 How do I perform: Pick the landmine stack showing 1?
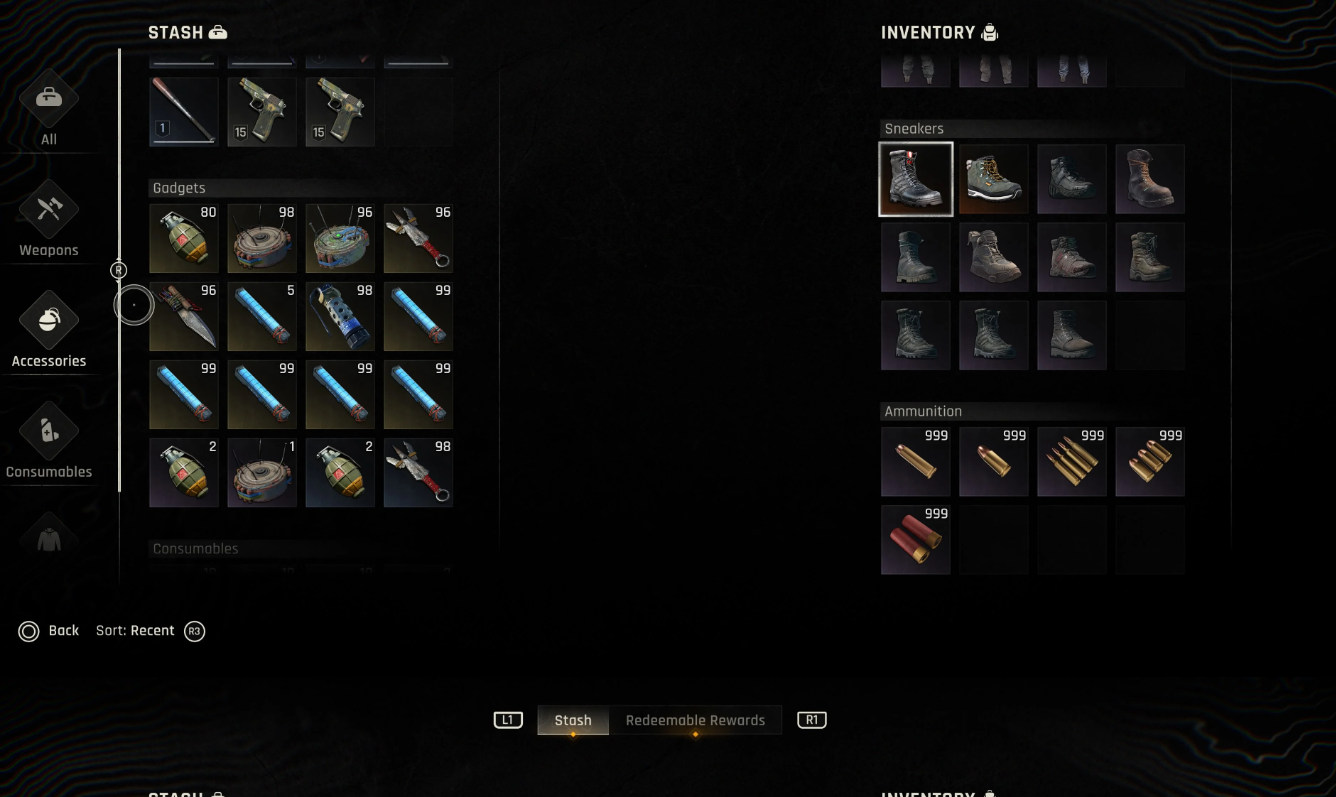(262, 473)
